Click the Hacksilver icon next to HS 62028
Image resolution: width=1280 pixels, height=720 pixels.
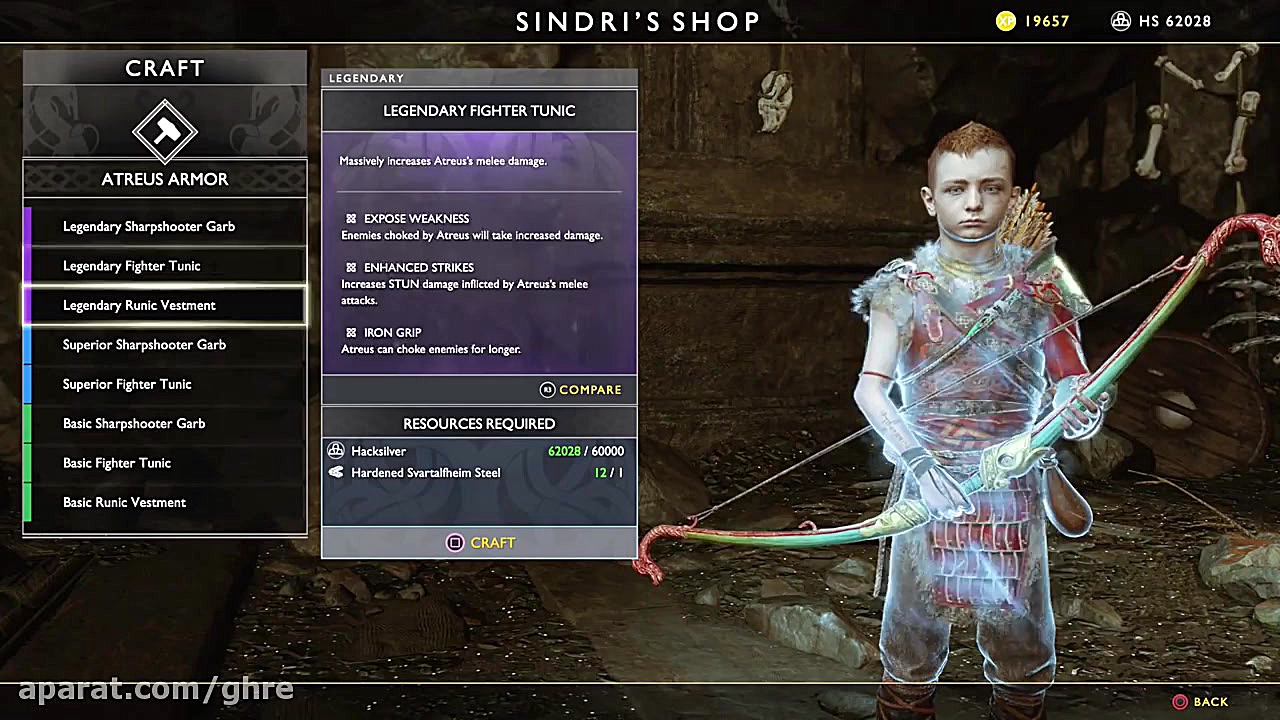pyautogui.click(x=1121, y=20)
